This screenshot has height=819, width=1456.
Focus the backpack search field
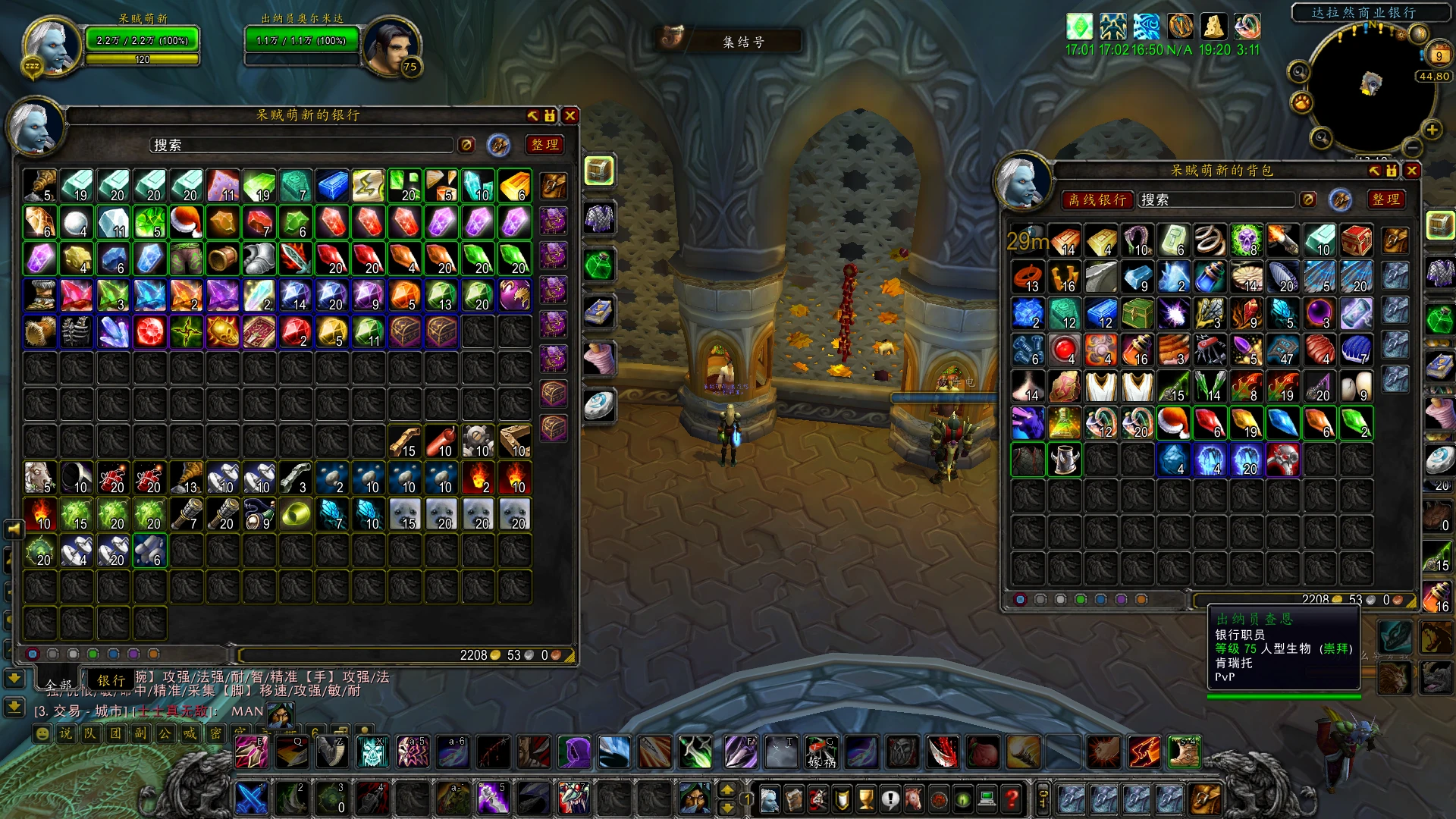click(x=1217, y=199)
